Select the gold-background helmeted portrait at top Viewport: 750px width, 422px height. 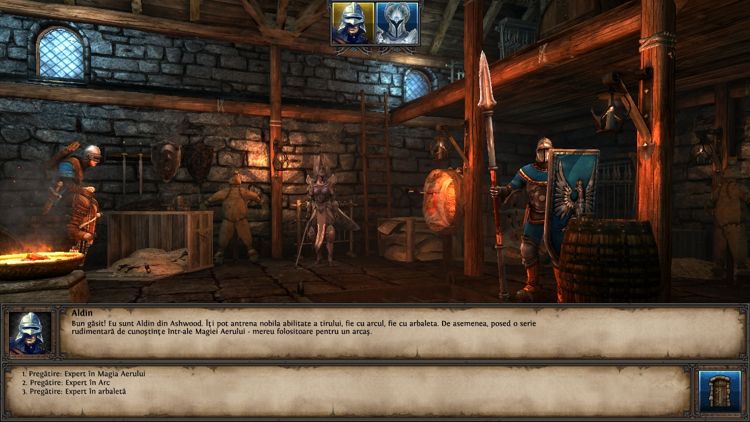click(x=353, y=23)
